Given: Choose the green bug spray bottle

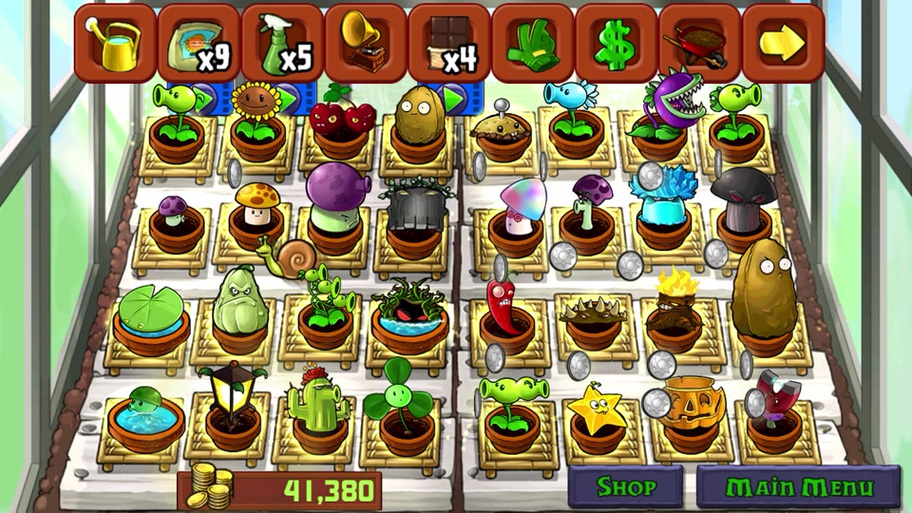Looking at the screenshot, I should [x=282, y=42].
